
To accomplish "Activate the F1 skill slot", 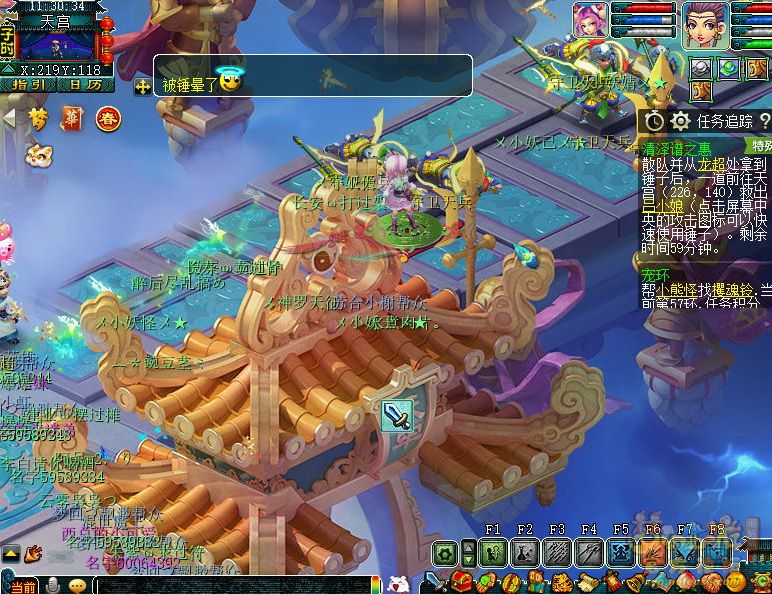I will (x=492, y=552).
